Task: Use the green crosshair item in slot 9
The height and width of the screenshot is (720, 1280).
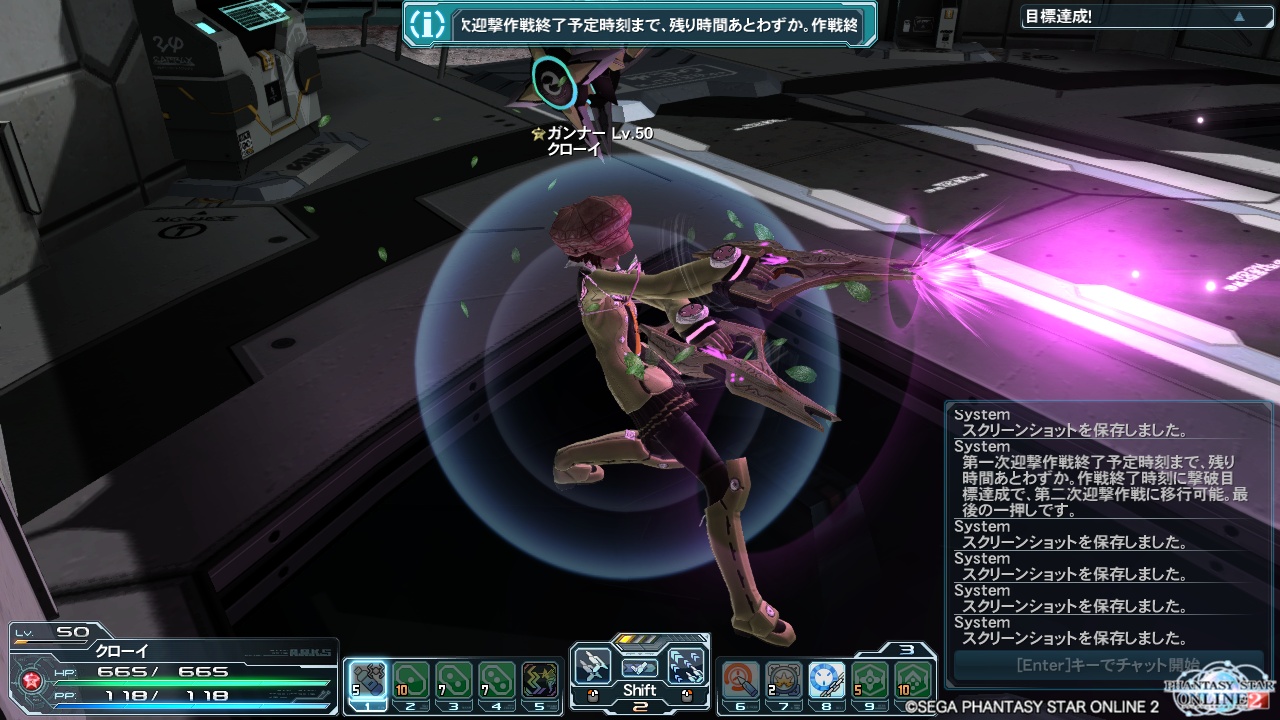Action: [870, 679]
